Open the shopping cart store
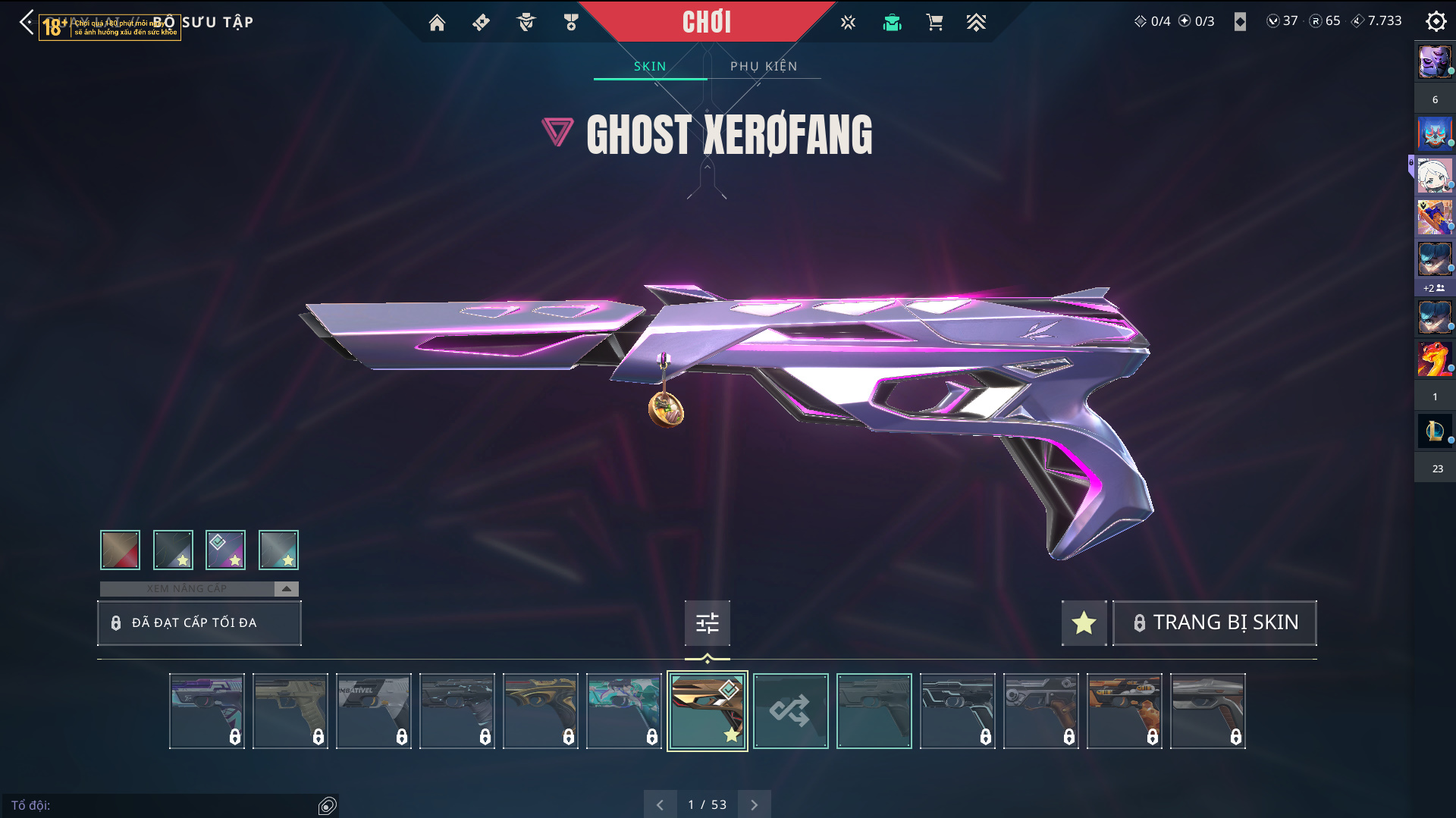Viewport: 1456px width, 818px height. click(x=934, y=23)
